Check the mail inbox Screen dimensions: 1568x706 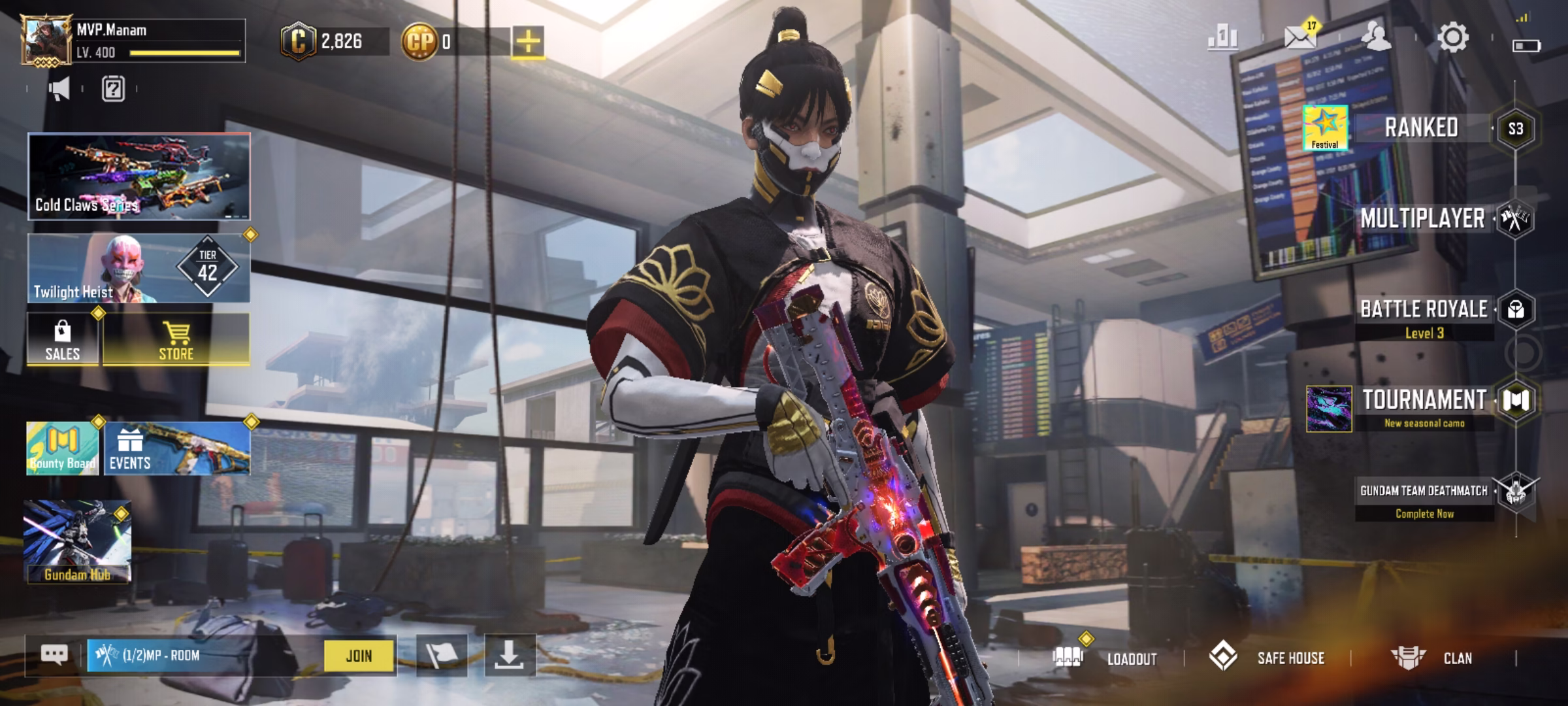point(1299,38)
